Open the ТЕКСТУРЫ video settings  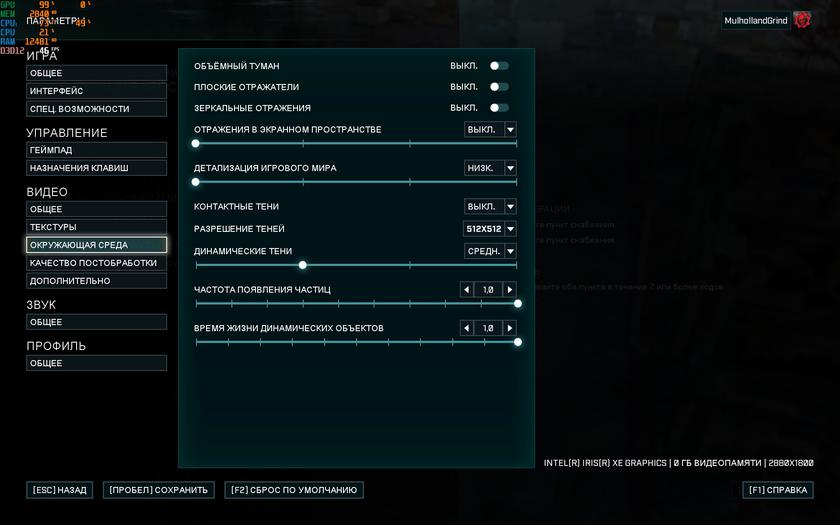tap(96, 227)
